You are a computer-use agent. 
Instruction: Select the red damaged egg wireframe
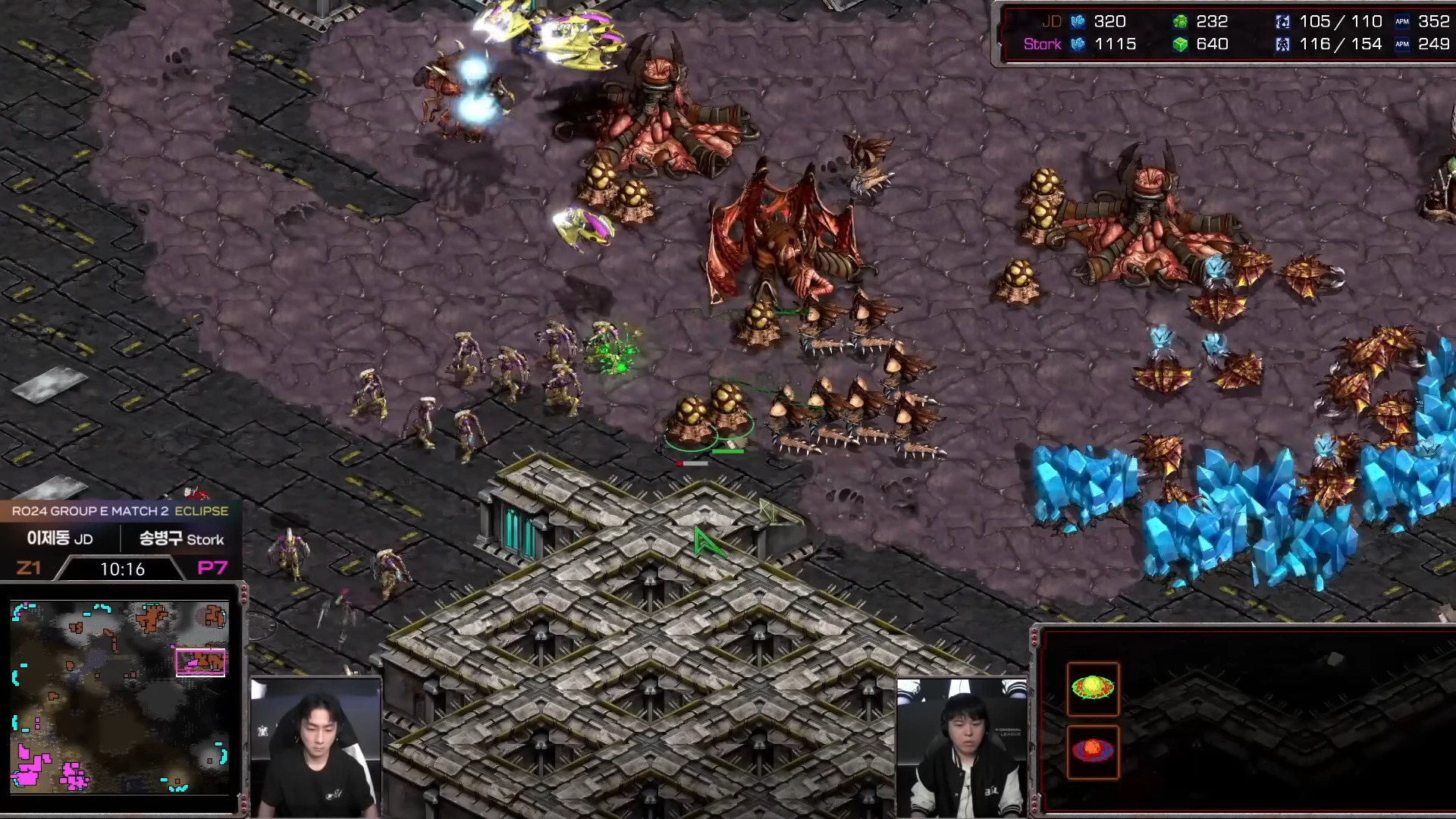[x=1093, y=751]
